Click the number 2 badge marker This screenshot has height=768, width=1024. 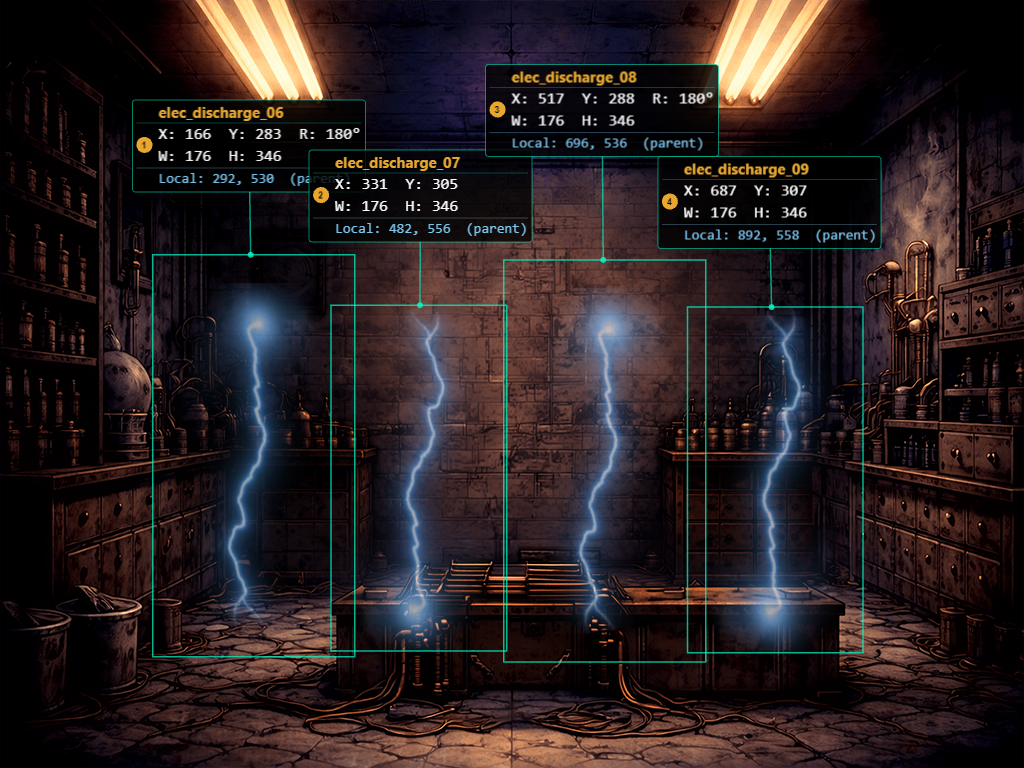pos(321,195)
